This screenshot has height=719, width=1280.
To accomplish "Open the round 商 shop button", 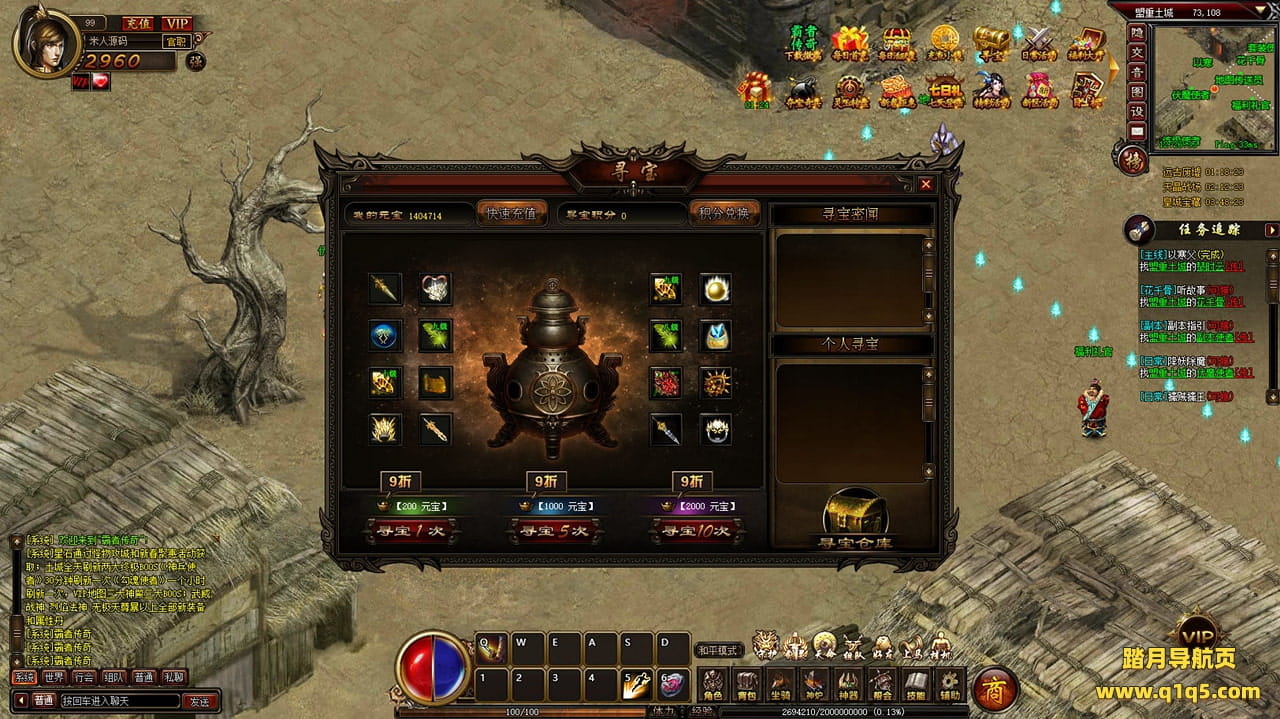I will pos(996,689).
